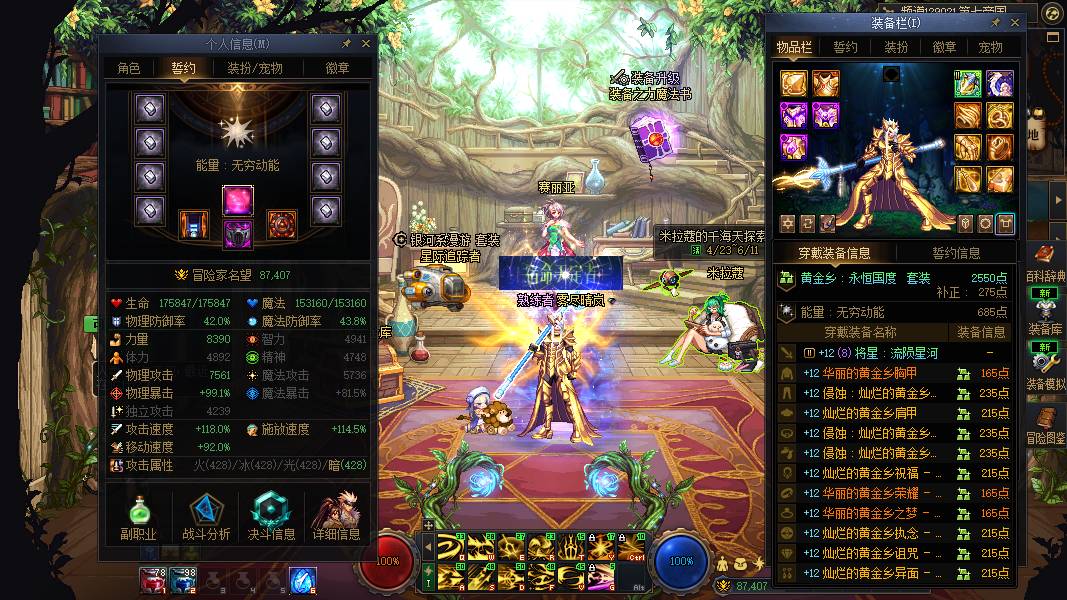Pin the 装备栏 window

coord(995,22)
